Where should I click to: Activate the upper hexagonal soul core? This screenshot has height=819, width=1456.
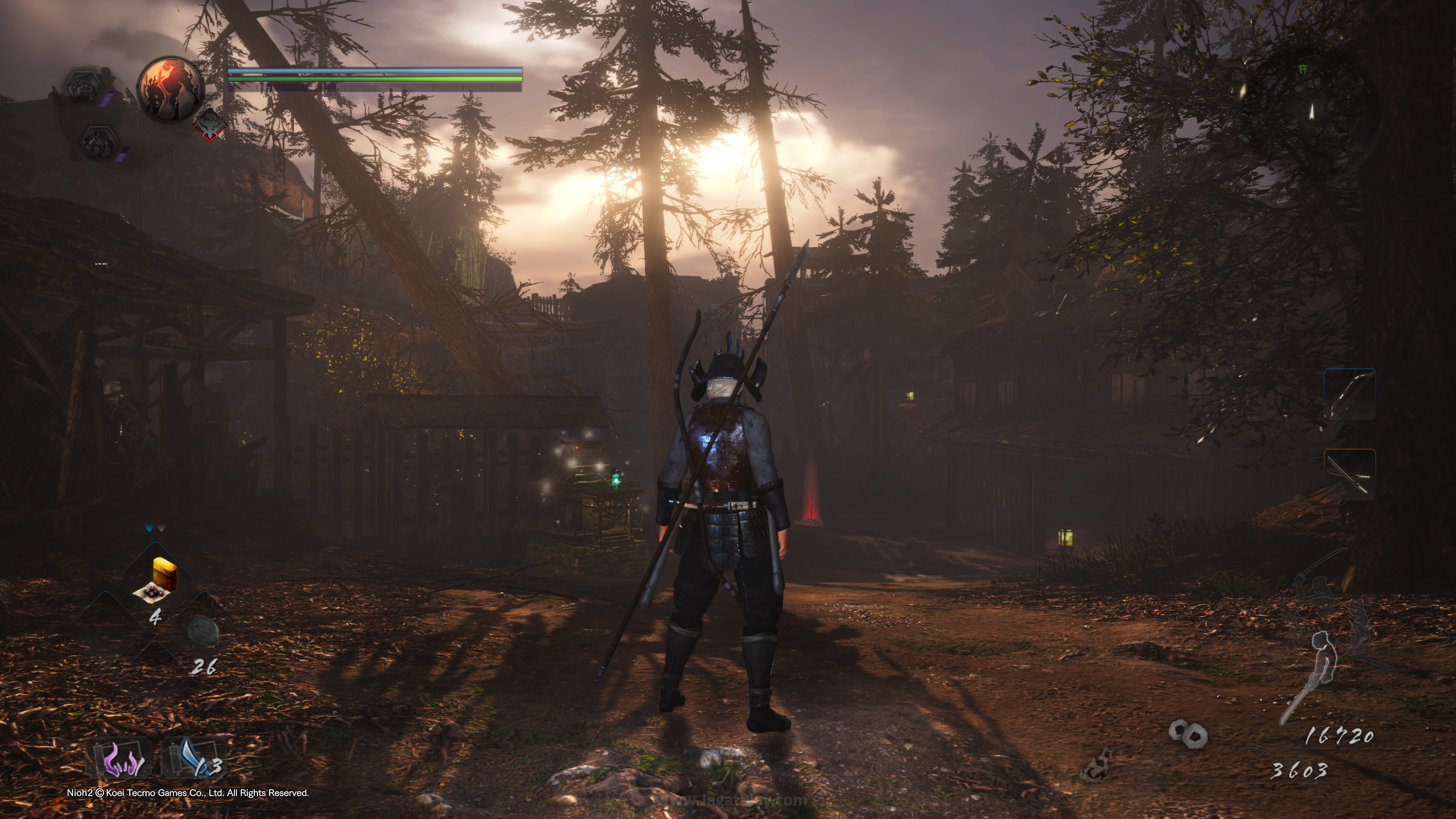[84, 86]
